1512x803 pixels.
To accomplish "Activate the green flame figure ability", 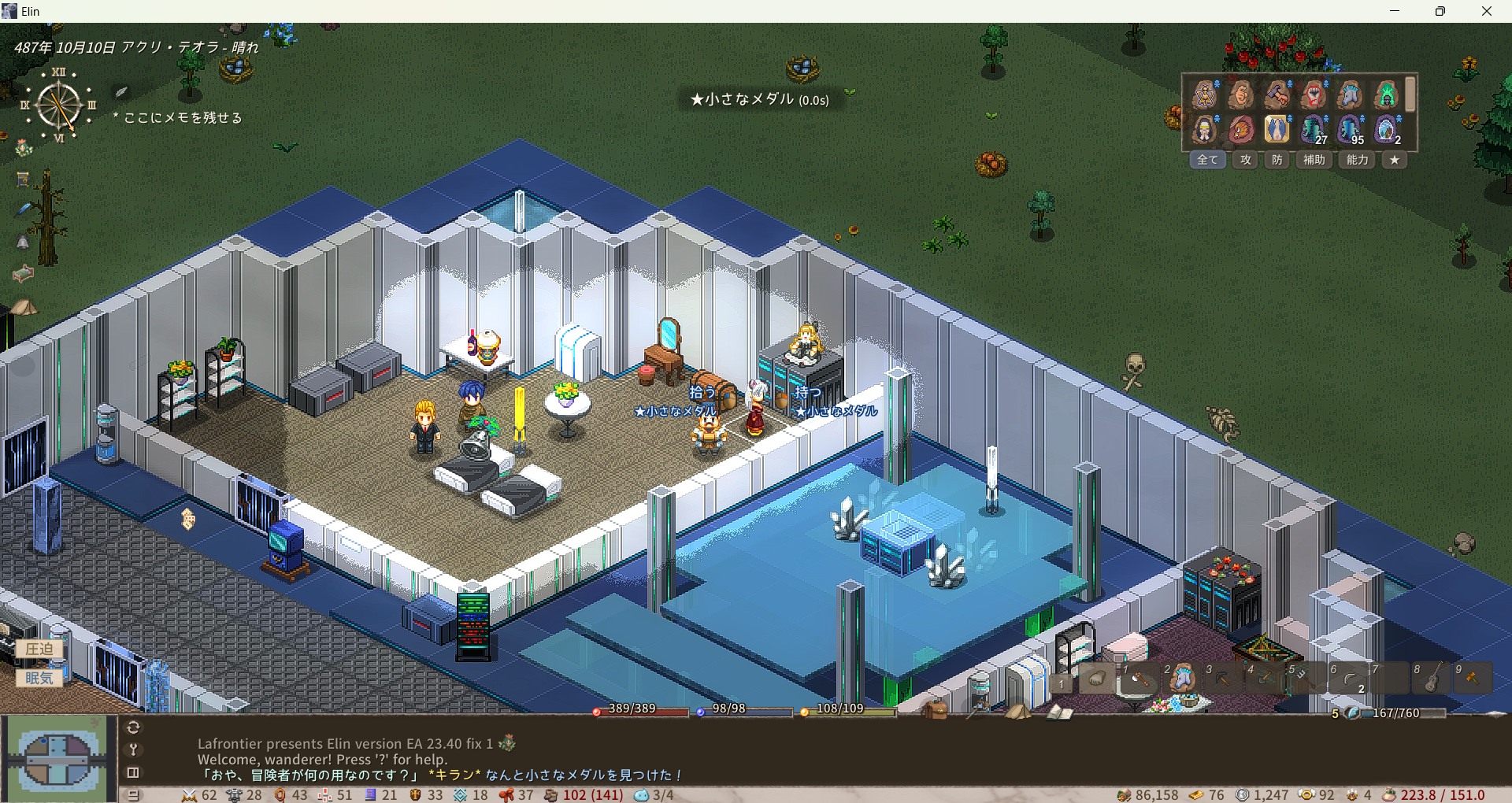I will click(1386, 95).
